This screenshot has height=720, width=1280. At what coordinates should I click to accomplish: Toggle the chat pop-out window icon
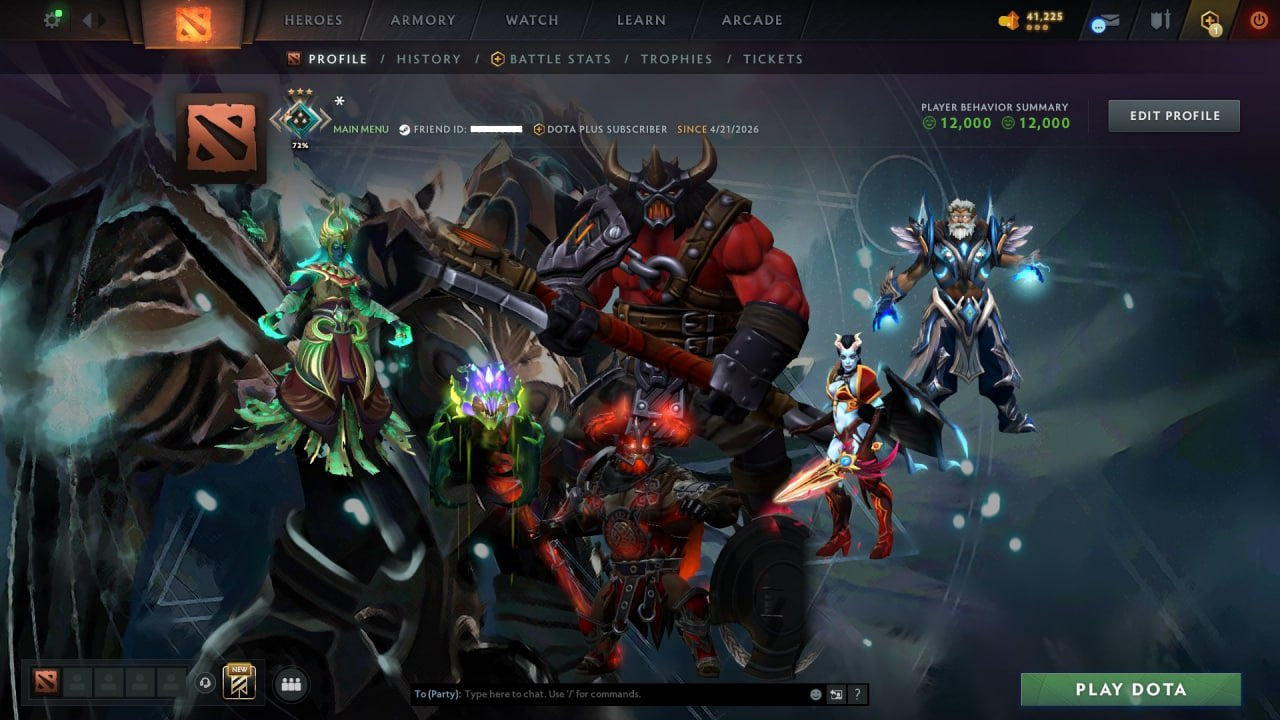click(x=835, y=693)
